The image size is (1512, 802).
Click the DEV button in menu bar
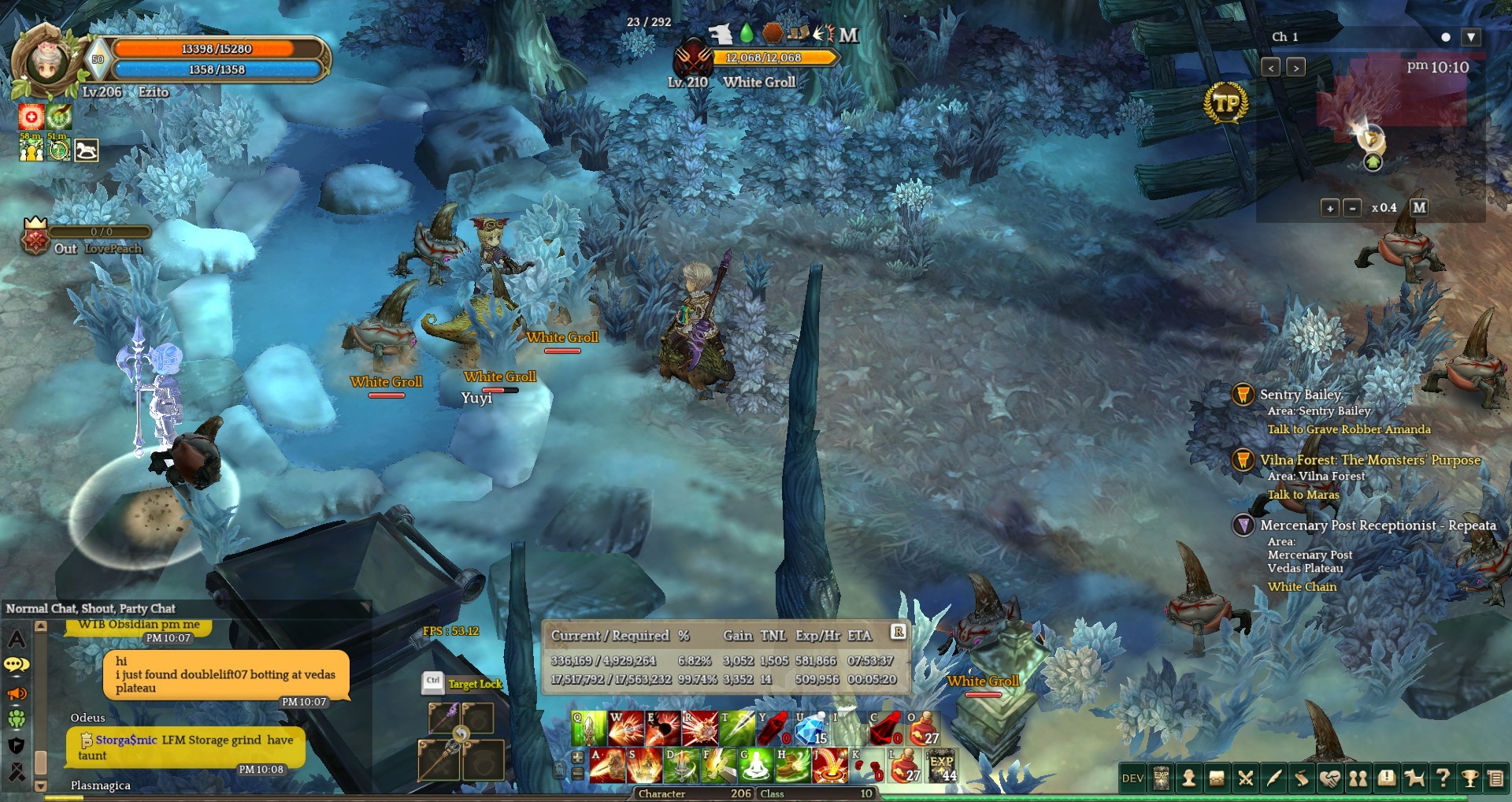click(x=1132, y=778)
